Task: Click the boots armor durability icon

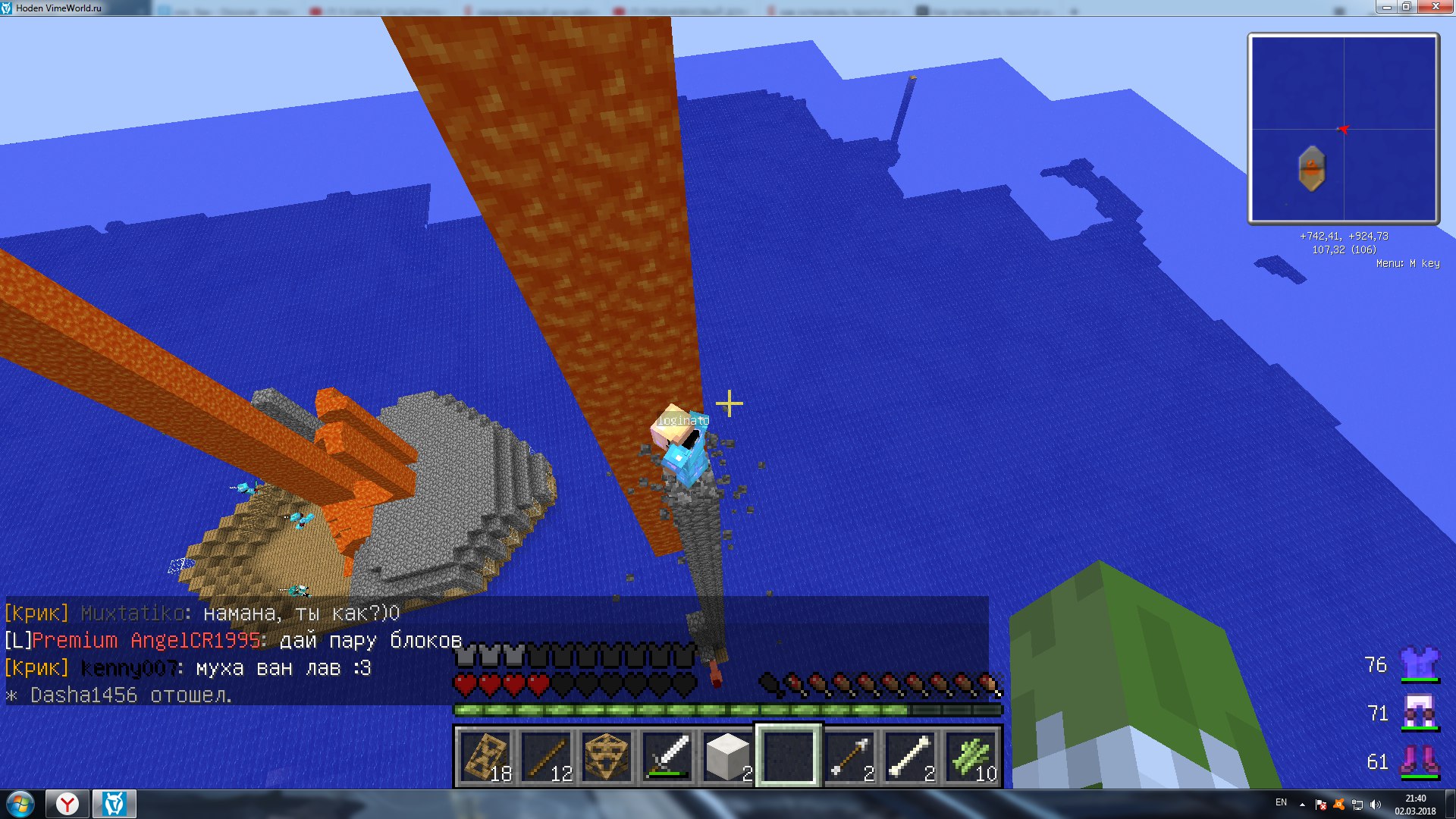Action: click(x=1419, y=761)
